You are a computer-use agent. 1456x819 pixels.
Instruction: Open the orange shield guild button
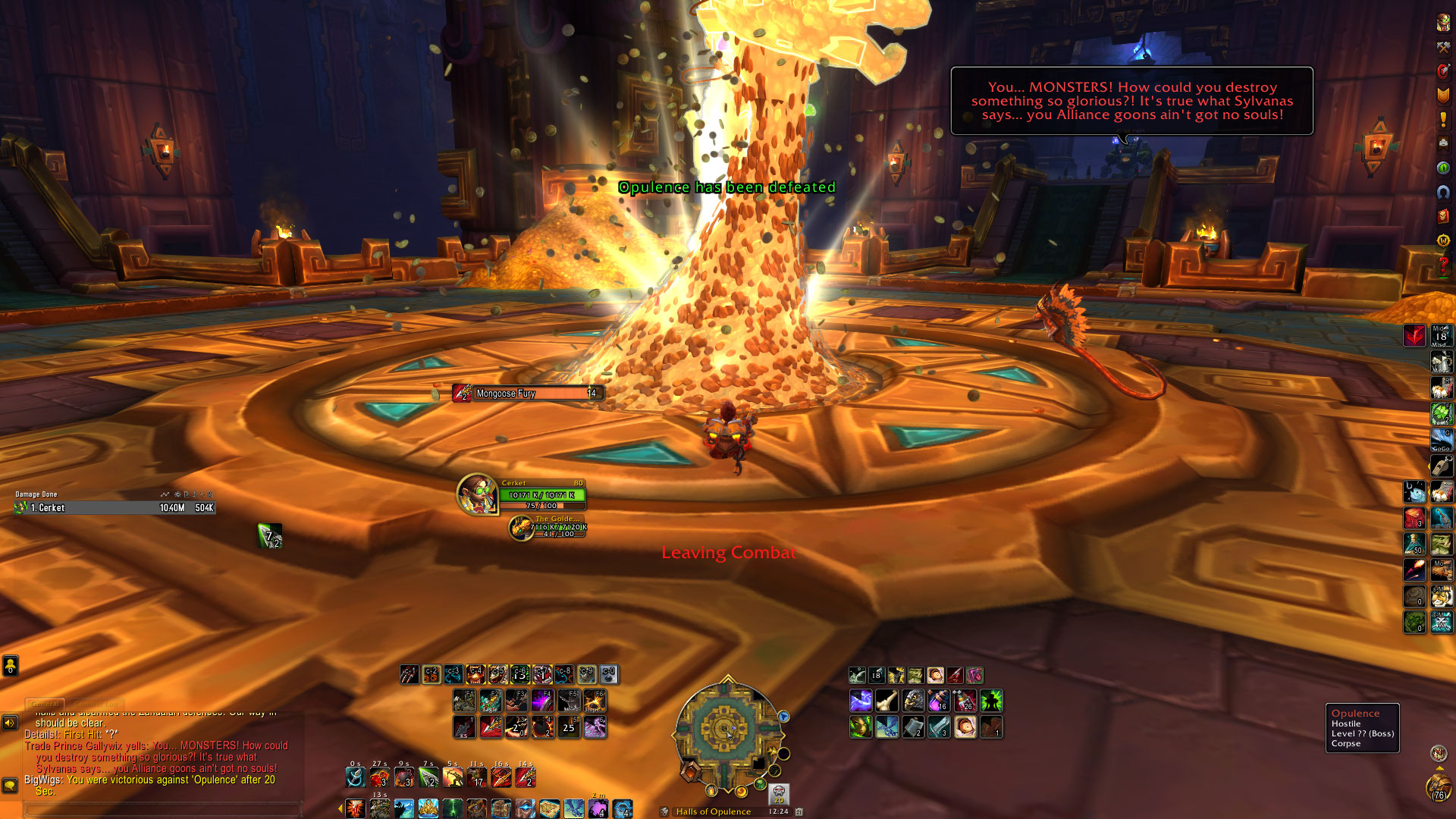[1443, 95]
